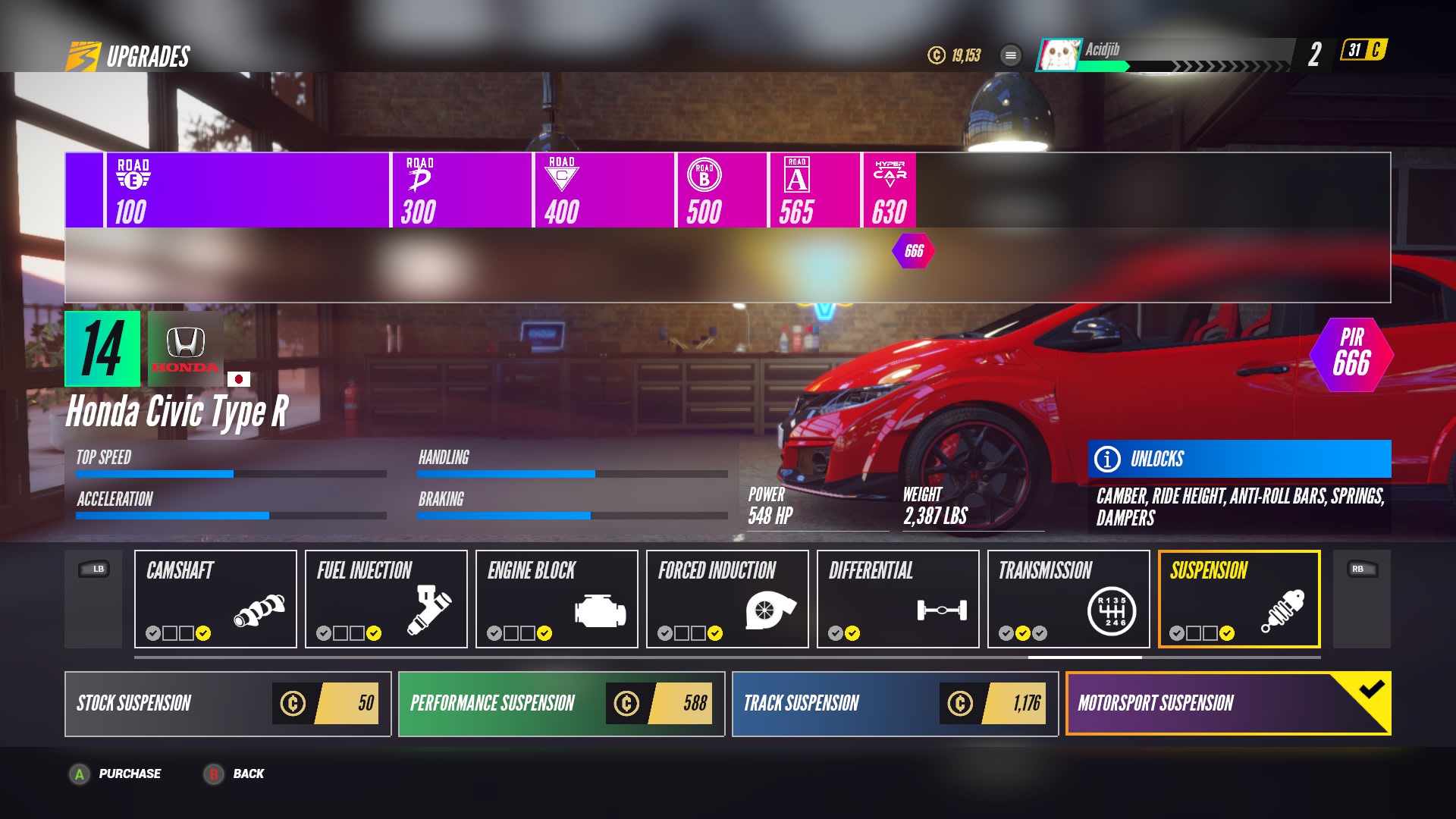Select the Road C 400 class
The width and height of the screenshot is (1456, 819).
pyautogui.click(x=603, y=190)
